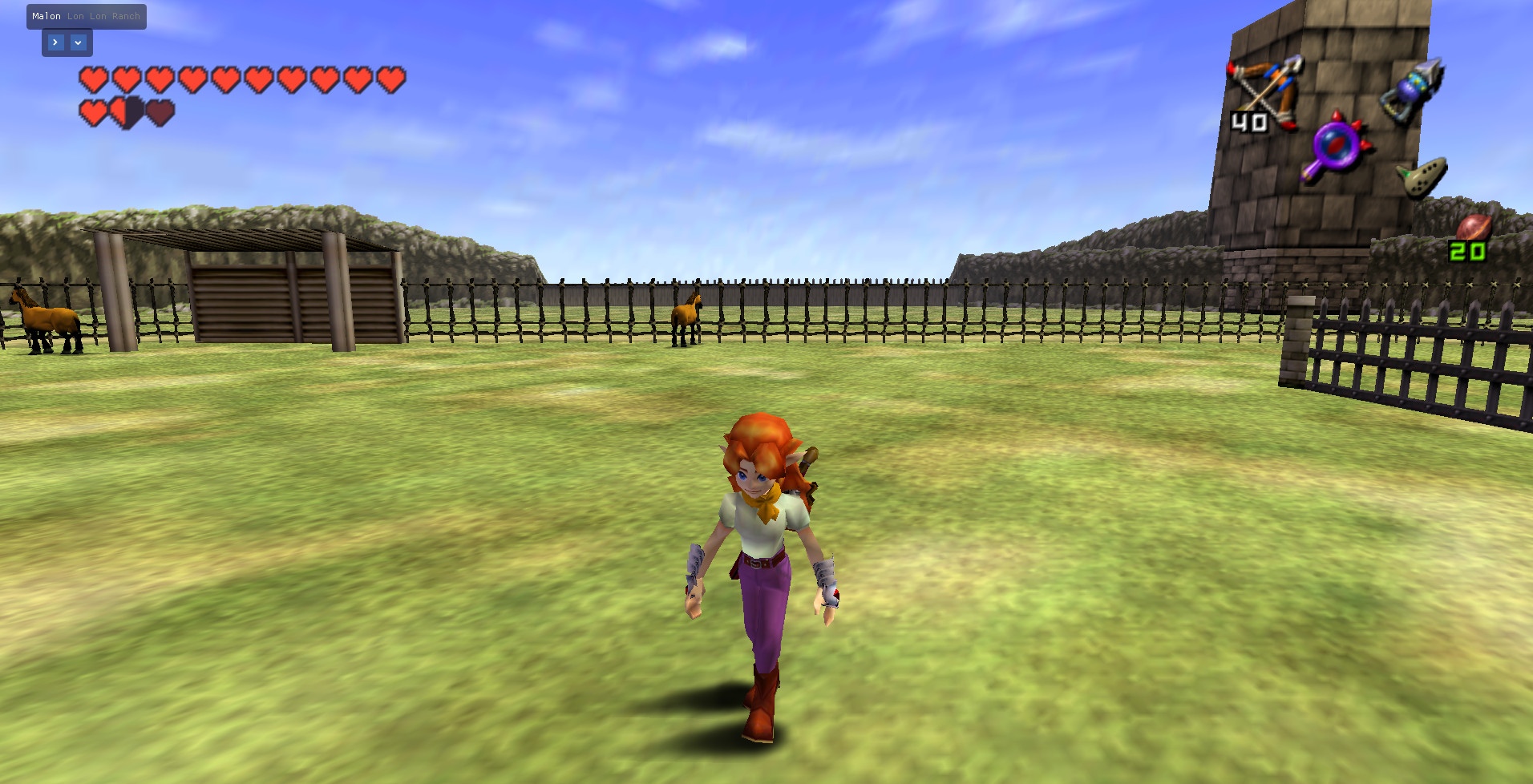Select the Fairy Bow item icon
Screen dimensions: 1533x784
click(1267, 92)
